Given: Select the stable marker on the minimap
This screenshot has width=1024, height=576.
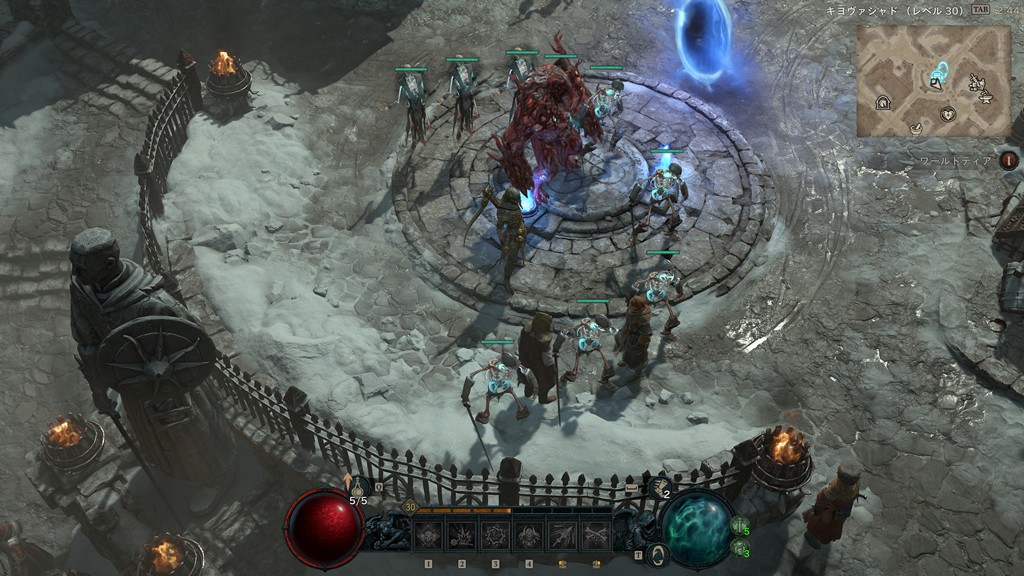Looking at the screenshot, I should 884,102.
